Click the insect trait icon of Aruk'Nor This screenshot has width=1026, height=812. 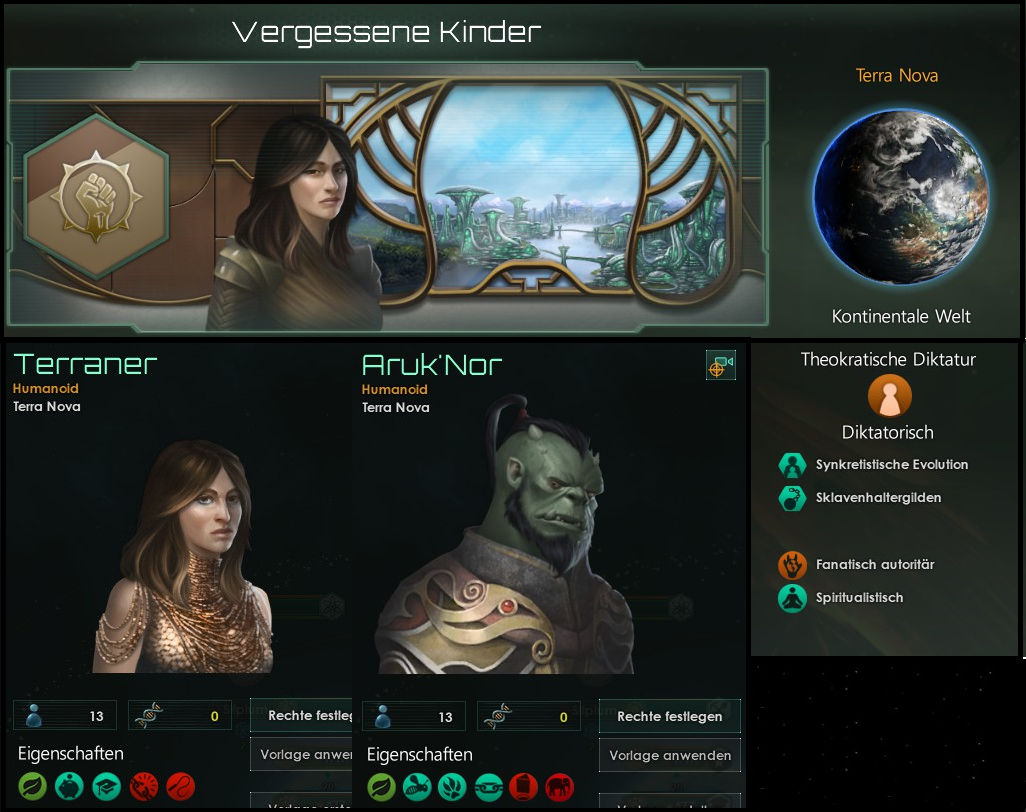[x=417, y=787]
